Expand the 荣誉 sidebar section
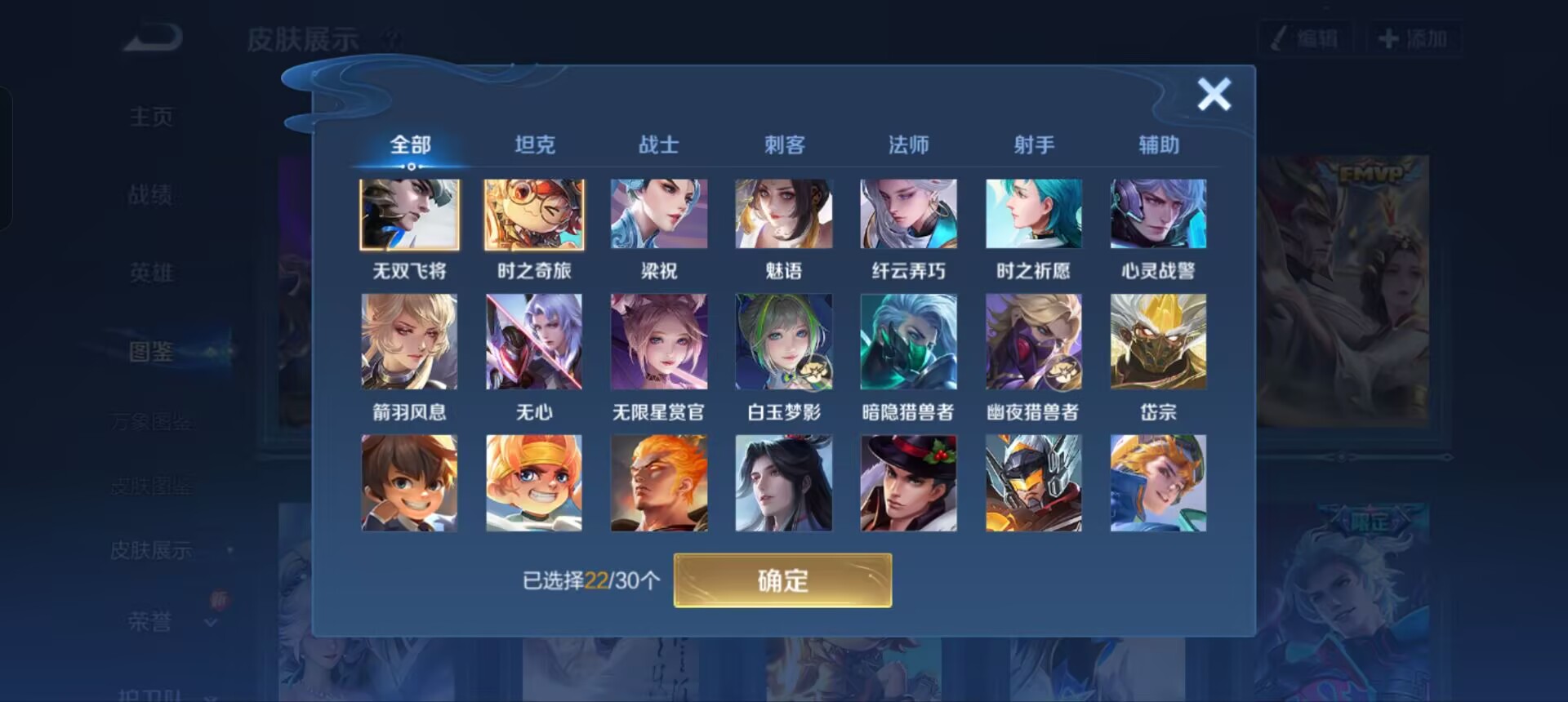 150,622
